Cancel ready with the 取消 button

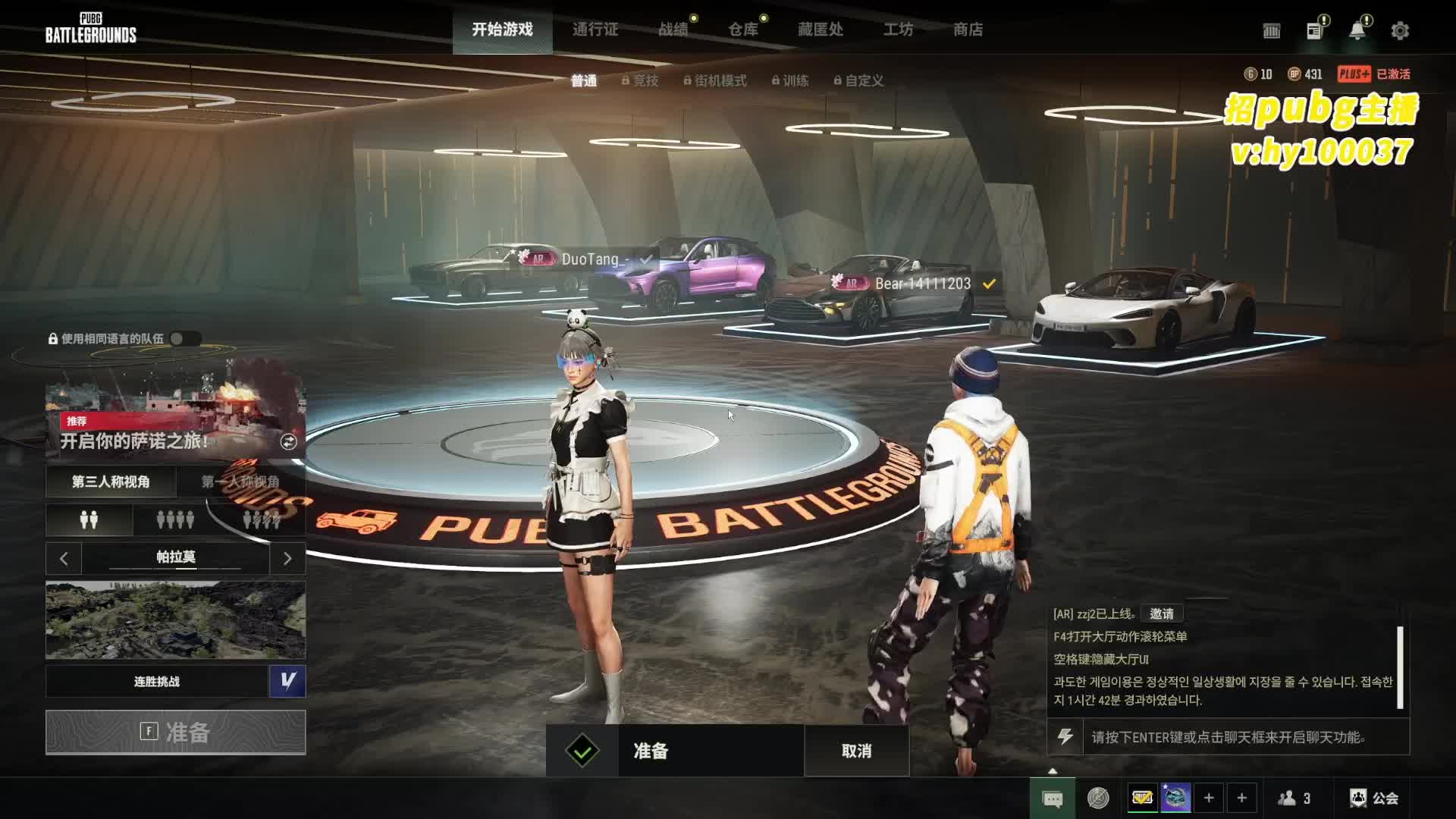[x=856, y=751]
